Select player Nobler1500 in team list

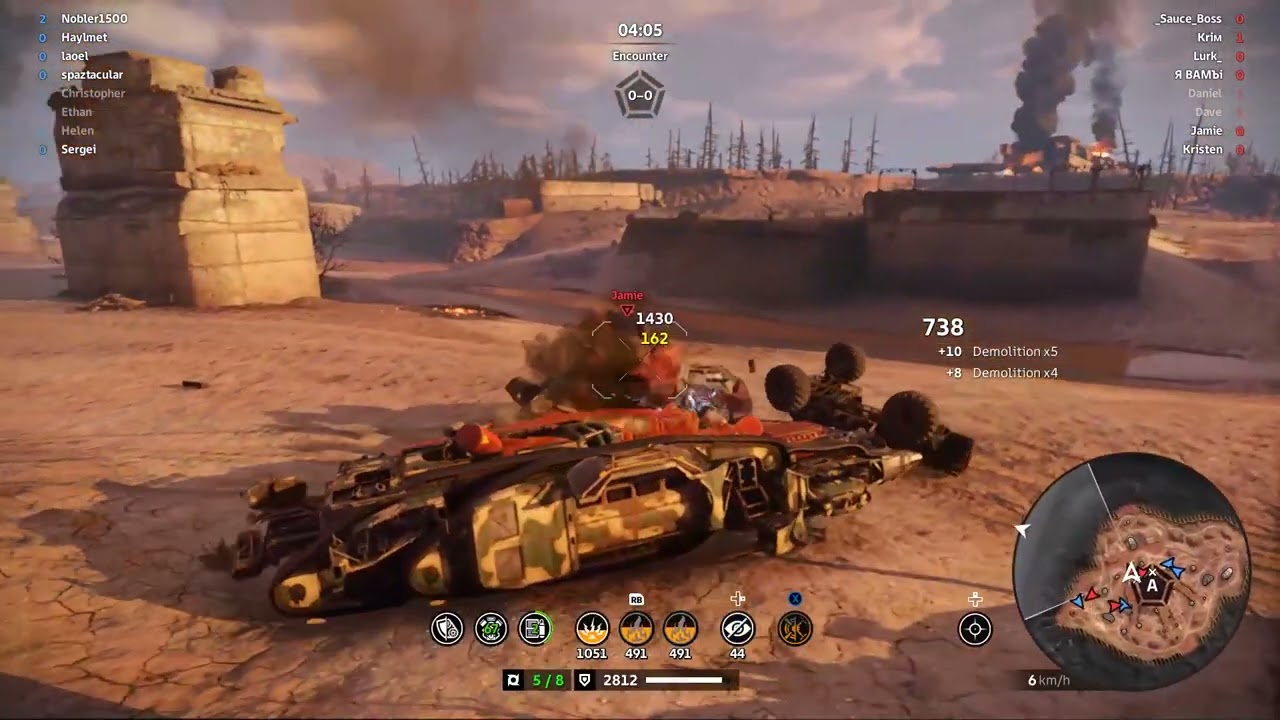click(94, 19)
